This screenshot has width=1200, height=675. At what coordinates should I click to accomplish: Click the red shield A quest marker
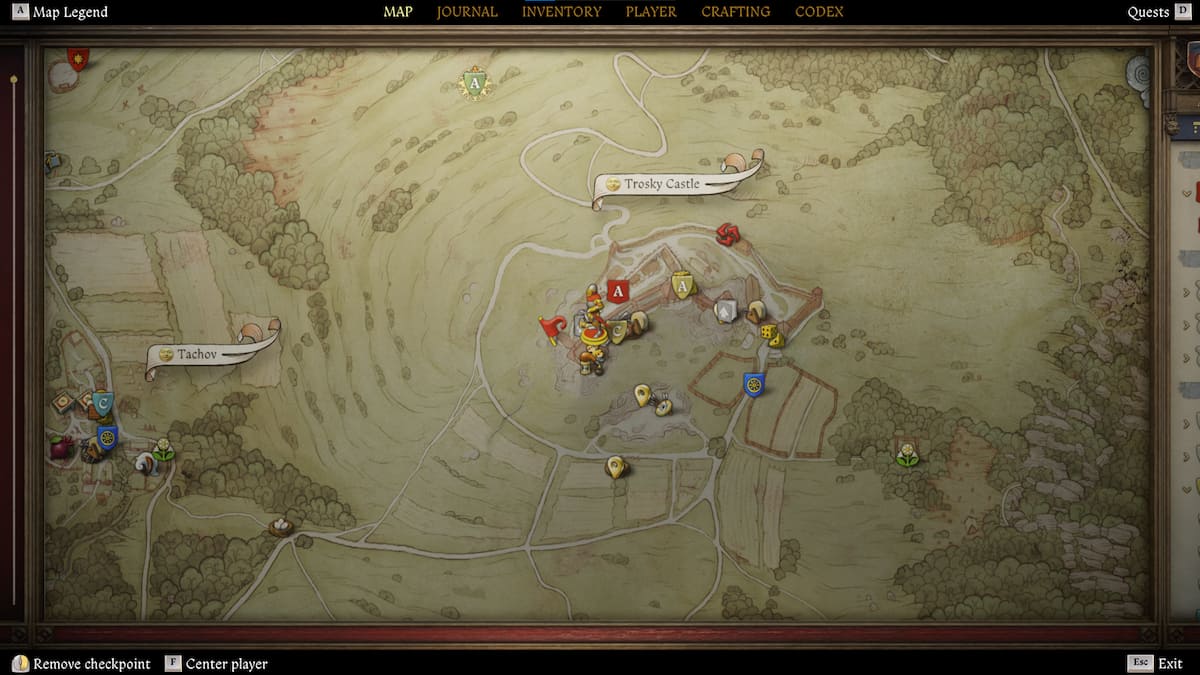tap(618, 292)
